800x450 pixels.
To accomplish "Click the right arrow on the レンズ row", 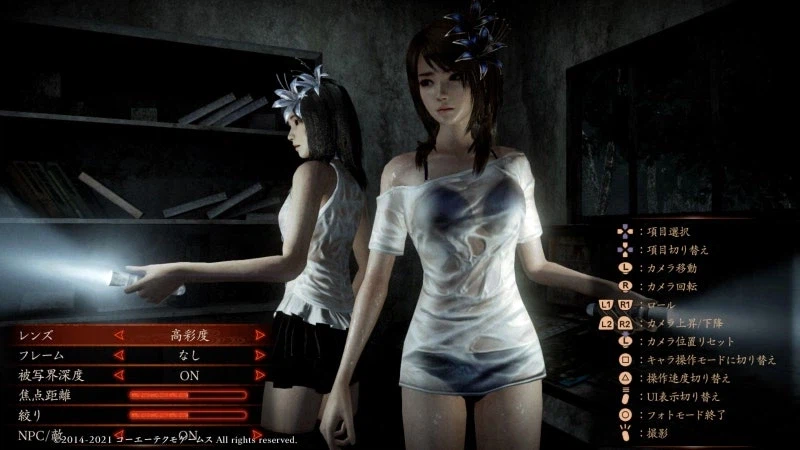I will [260, 335].
